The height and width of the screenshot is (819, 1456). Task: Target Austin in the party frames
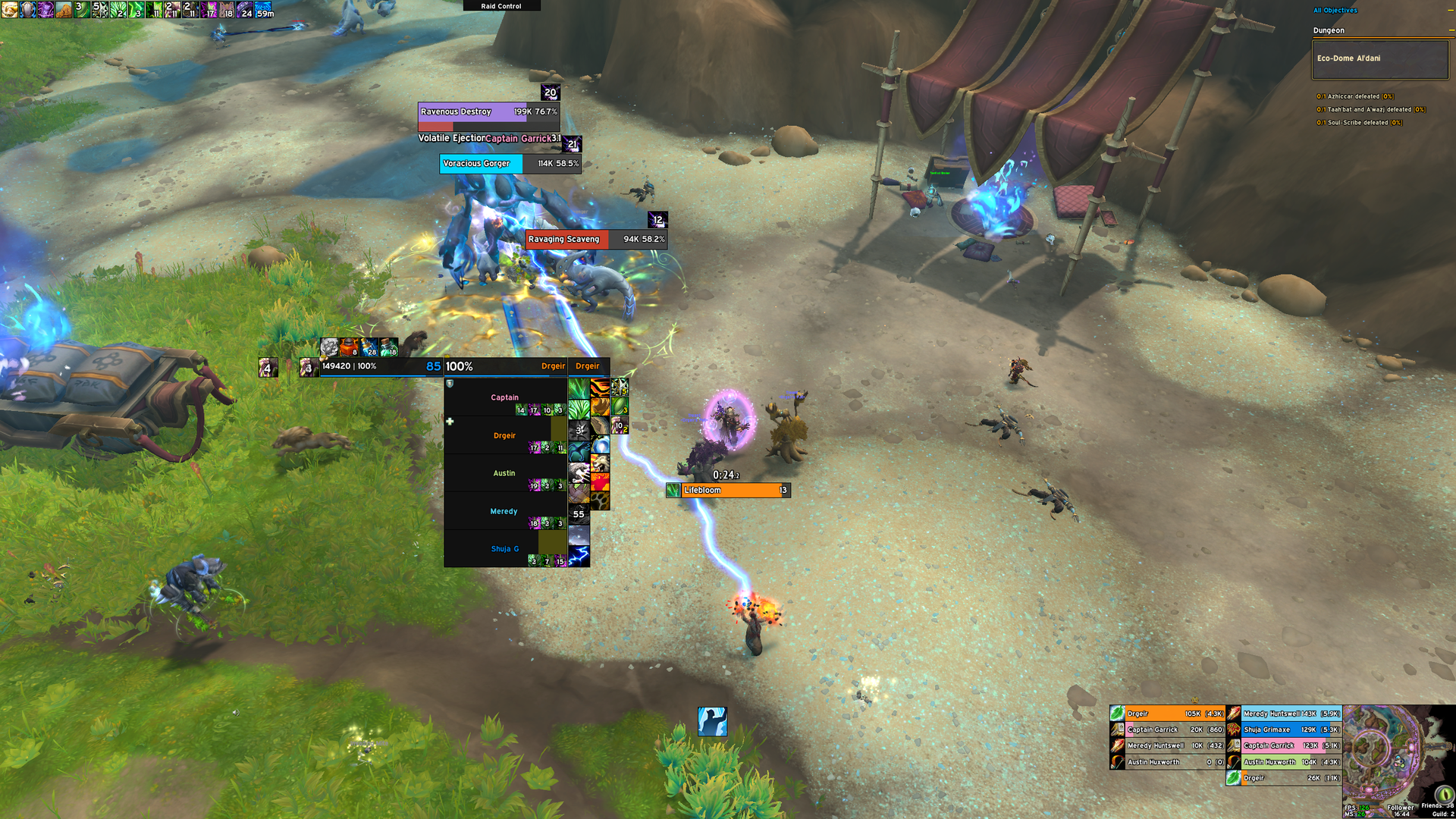(x=504, y=473)
